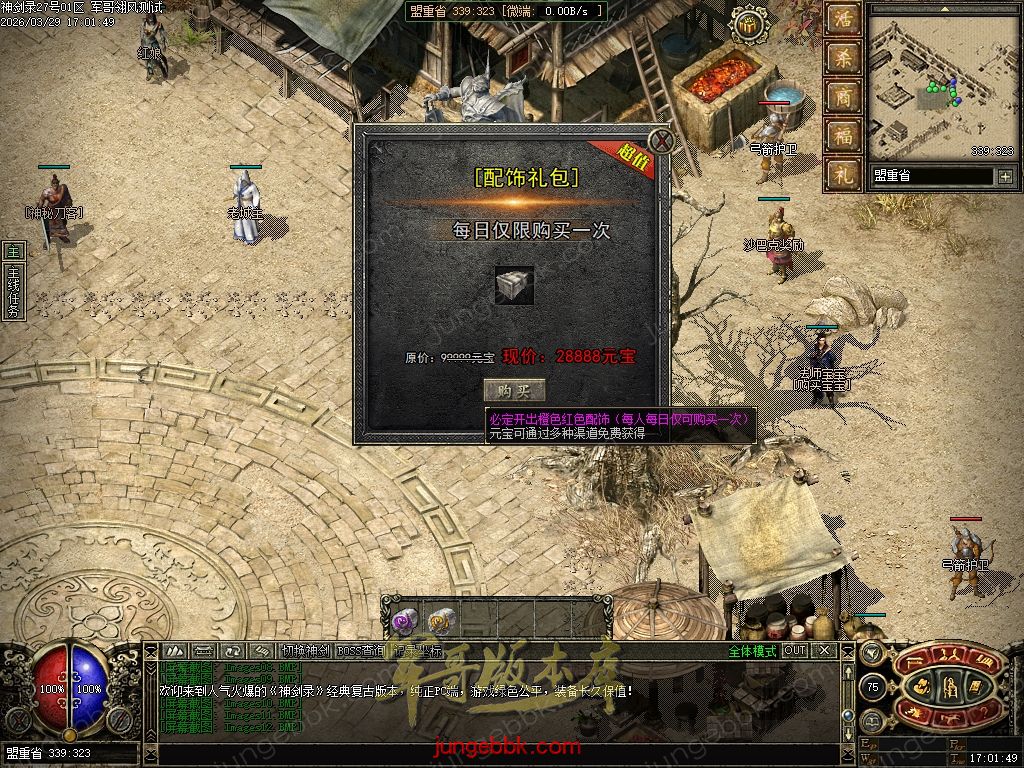Click the OUT button on the chat bar
This screenshot has width=1024, height=768.
[x=795, y=650]
